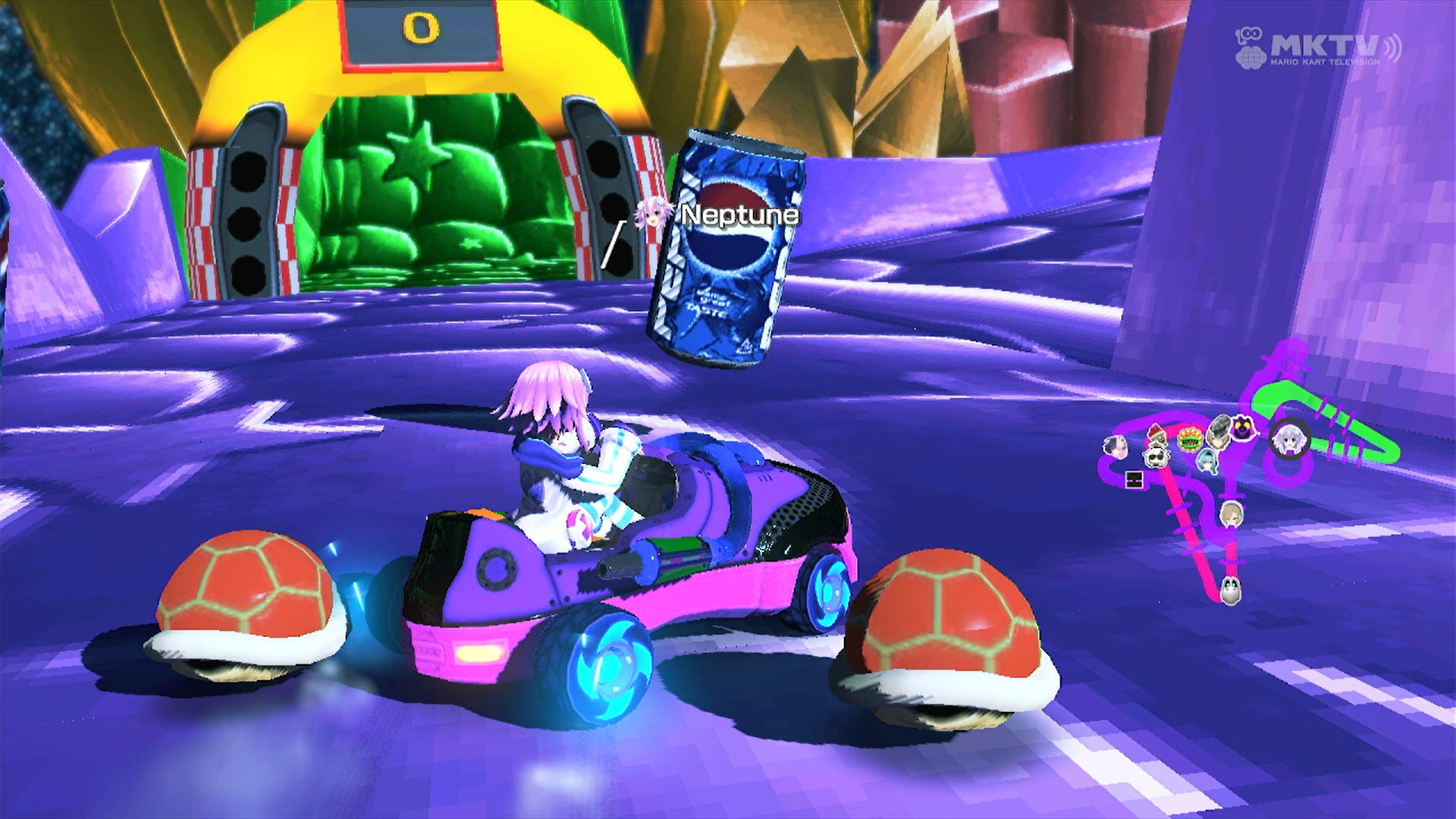Click the MARIO KART TELEVISION label
The width and height of the screenshot is (1456, 819).
1326,62
